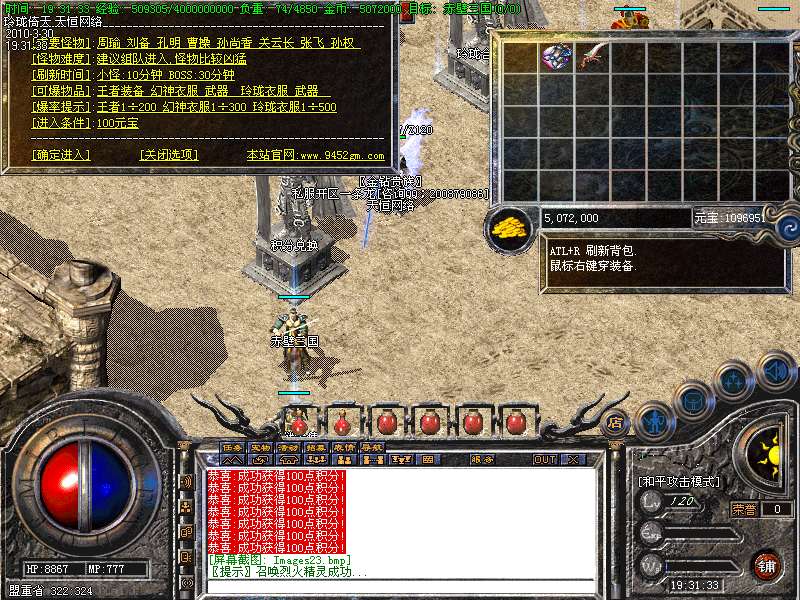Close the chat panel with X button
The width and height of the screenshot is (800, 600).
click(573, 460)
